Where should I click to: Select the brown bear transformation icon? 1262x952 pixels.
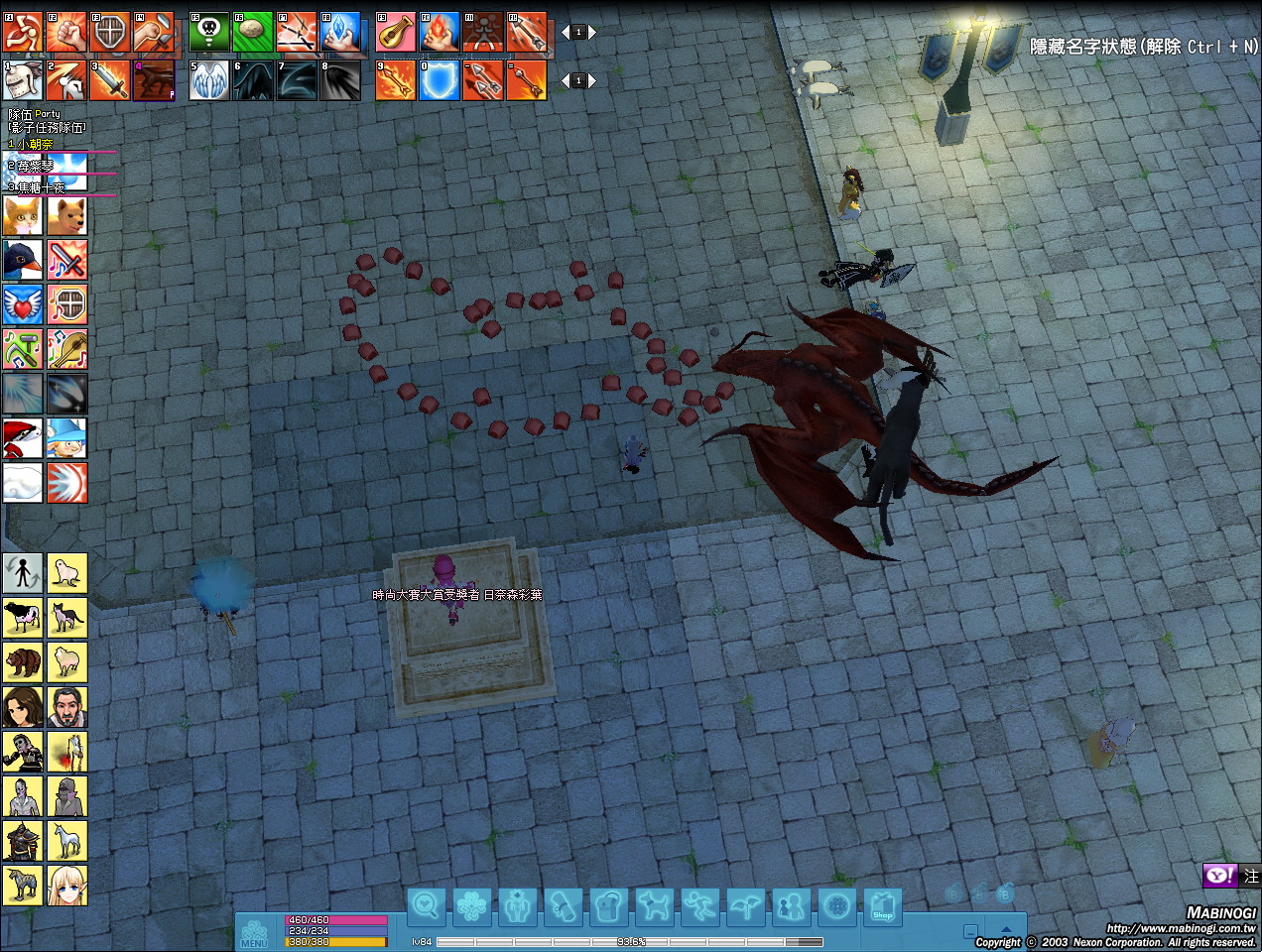coord(23,661)
